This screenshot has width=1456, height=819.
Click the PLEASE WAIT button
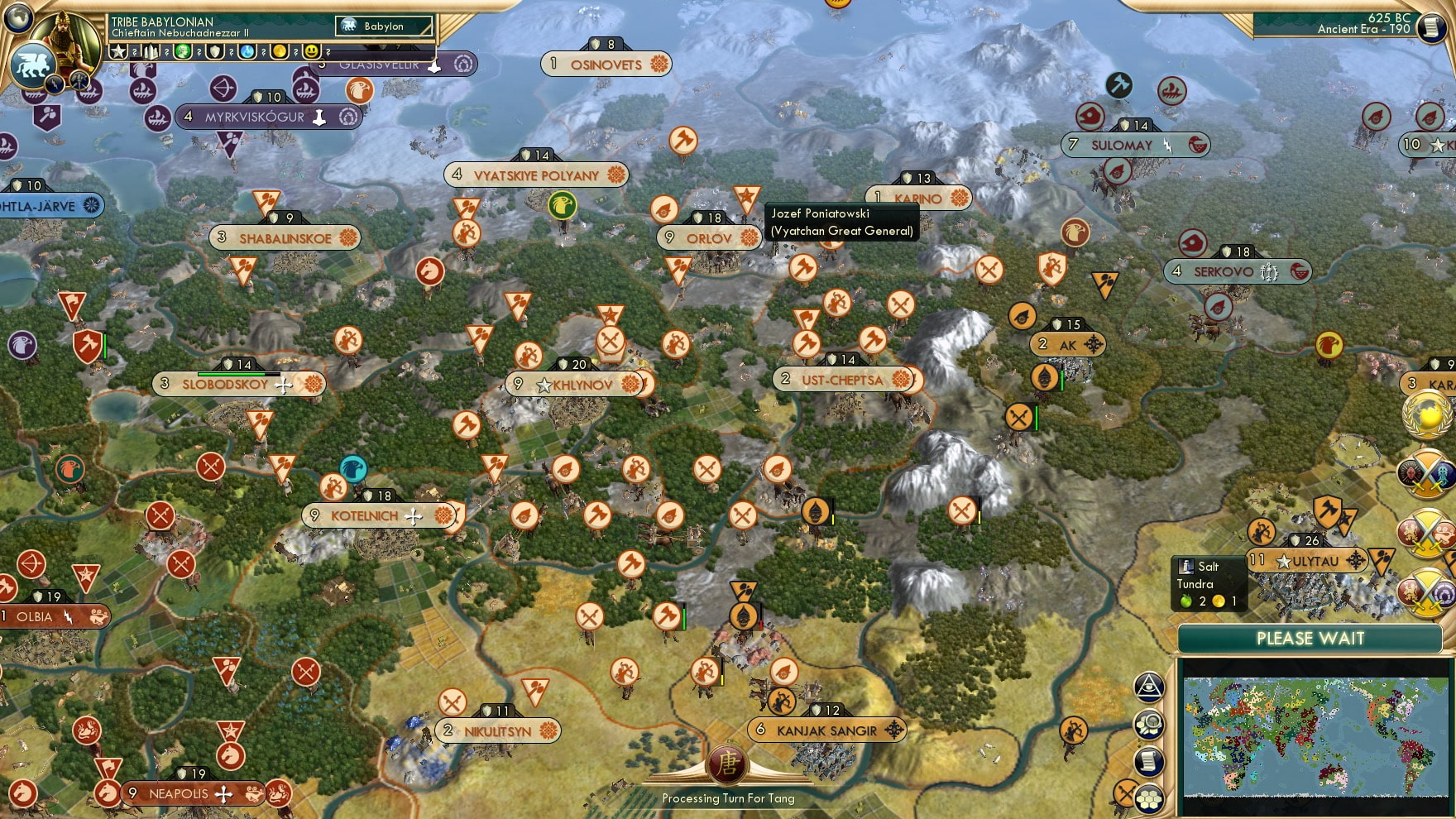tap(1310, 639)
